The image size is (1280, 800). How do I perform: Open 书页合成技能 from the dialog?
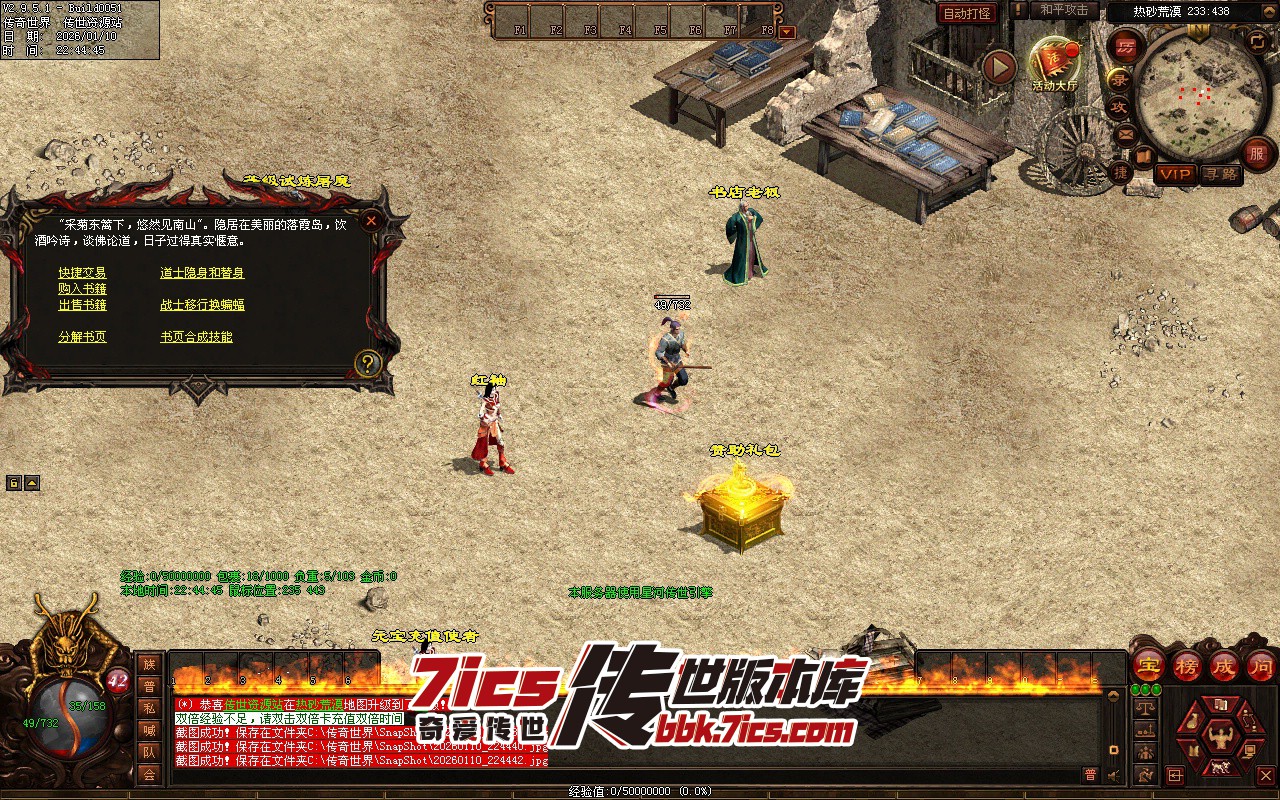[x=196, y=337]
